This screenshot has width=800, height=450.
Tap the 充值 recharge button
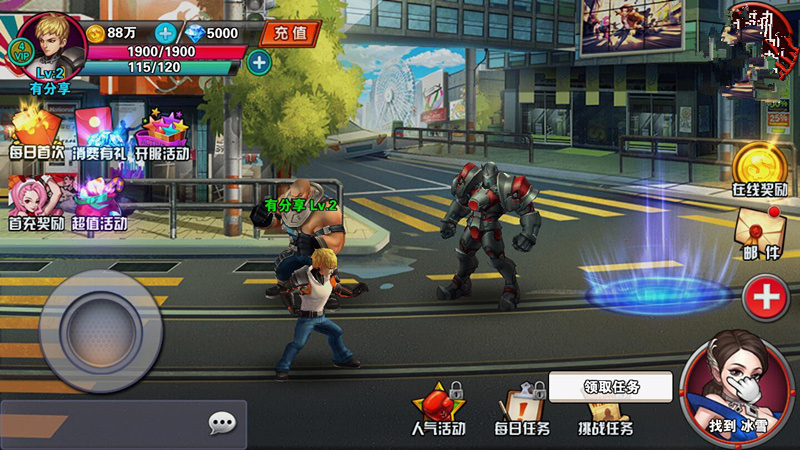pyautogui.click(x=289, y=32)
